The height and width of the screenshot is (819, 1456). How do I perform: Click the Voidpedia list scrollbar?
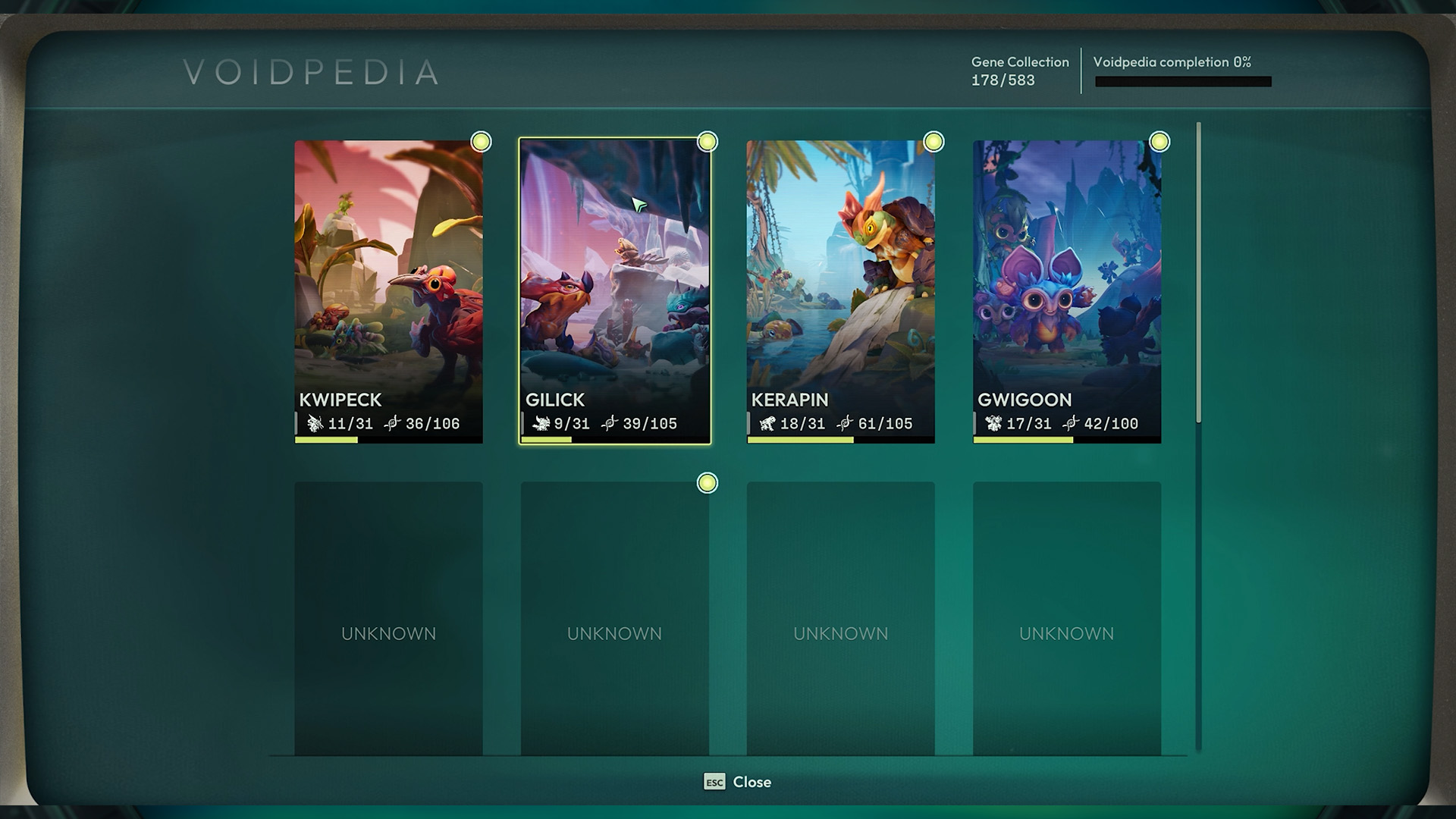tap(1199, 273)
